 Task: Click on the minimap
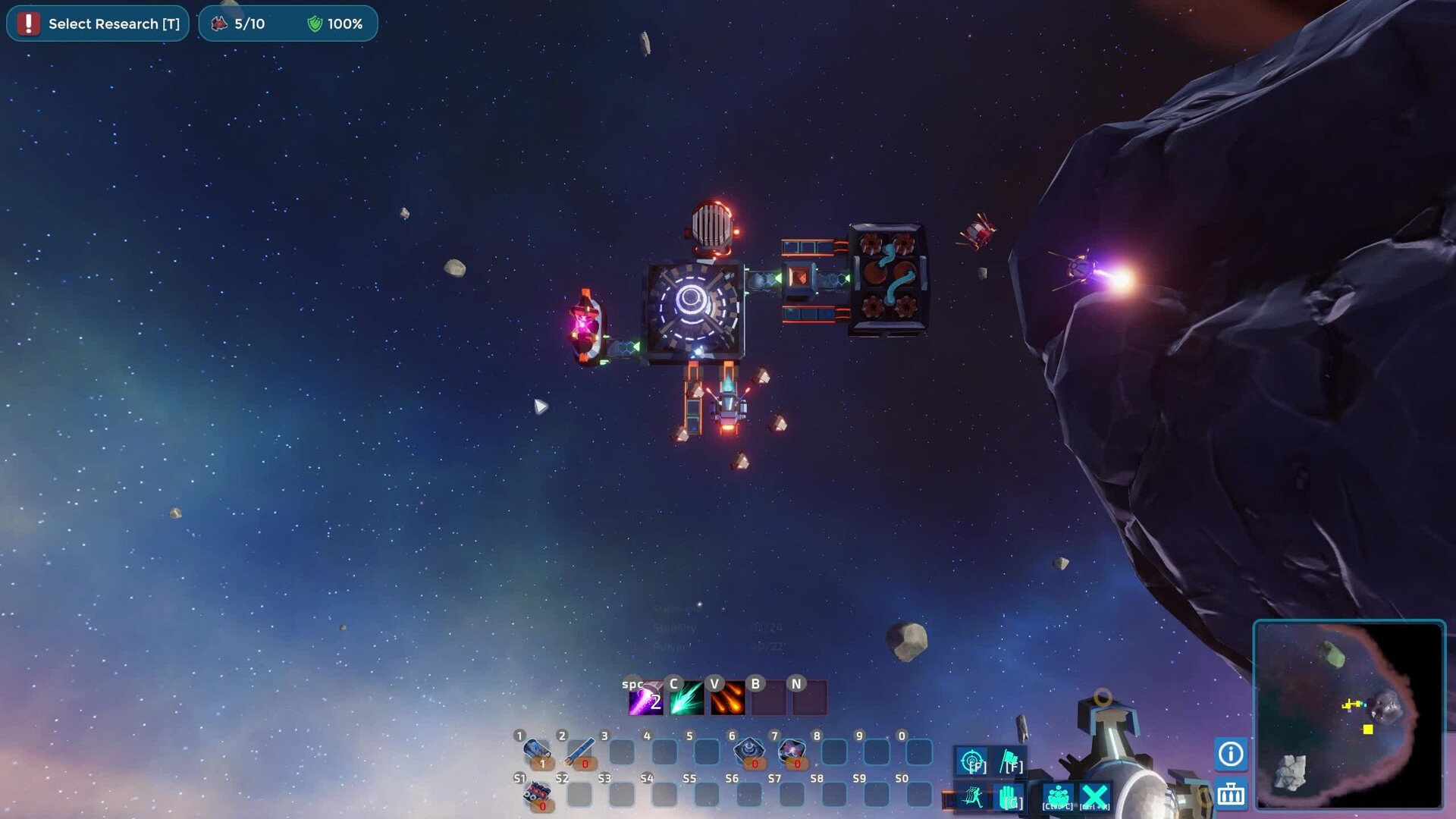point(1349,715)
